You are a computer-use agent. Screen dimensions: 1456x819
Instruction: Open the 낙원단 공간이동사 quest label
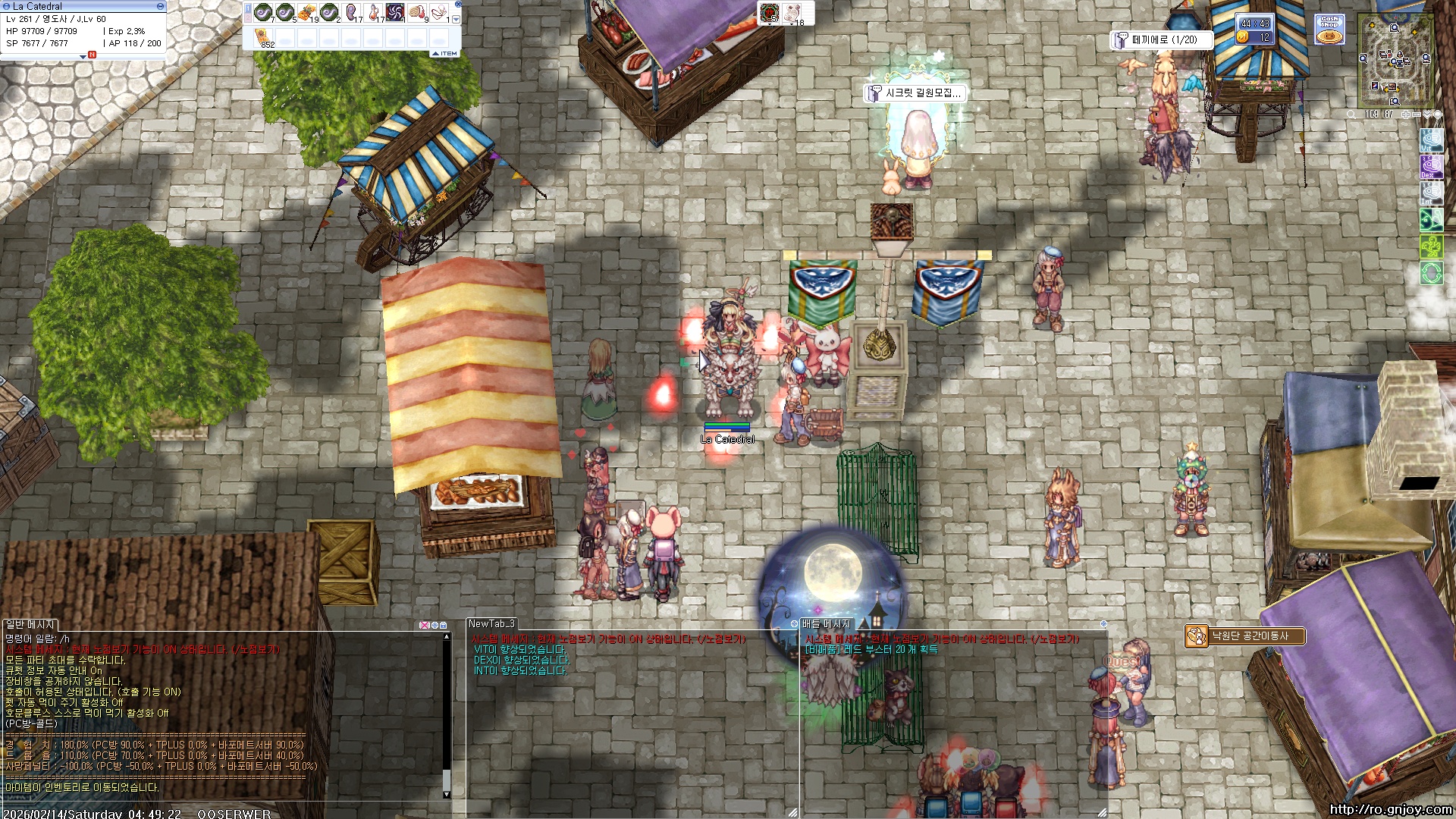coord(1248,636)
